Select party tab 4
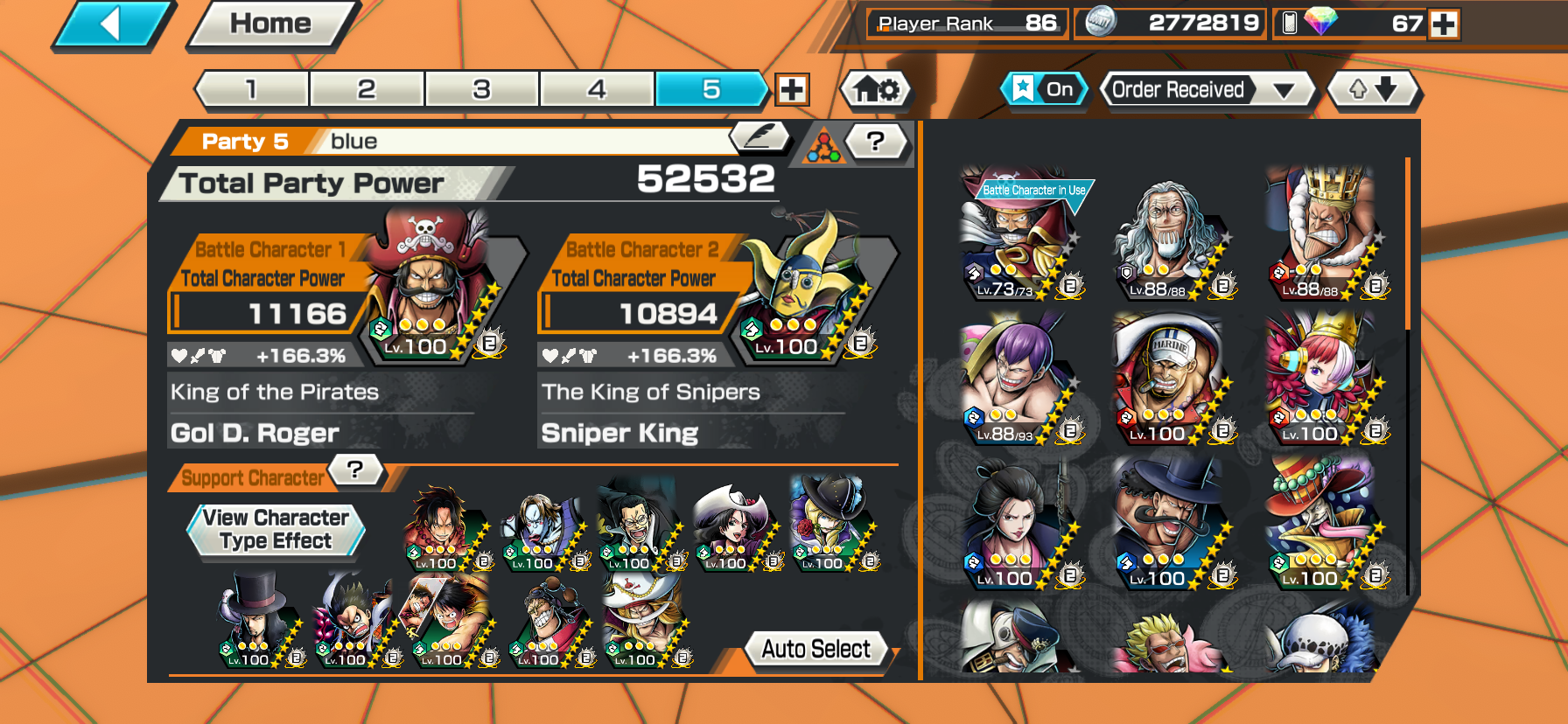This screenshot has height=724, width=1568. pos(597,89)
